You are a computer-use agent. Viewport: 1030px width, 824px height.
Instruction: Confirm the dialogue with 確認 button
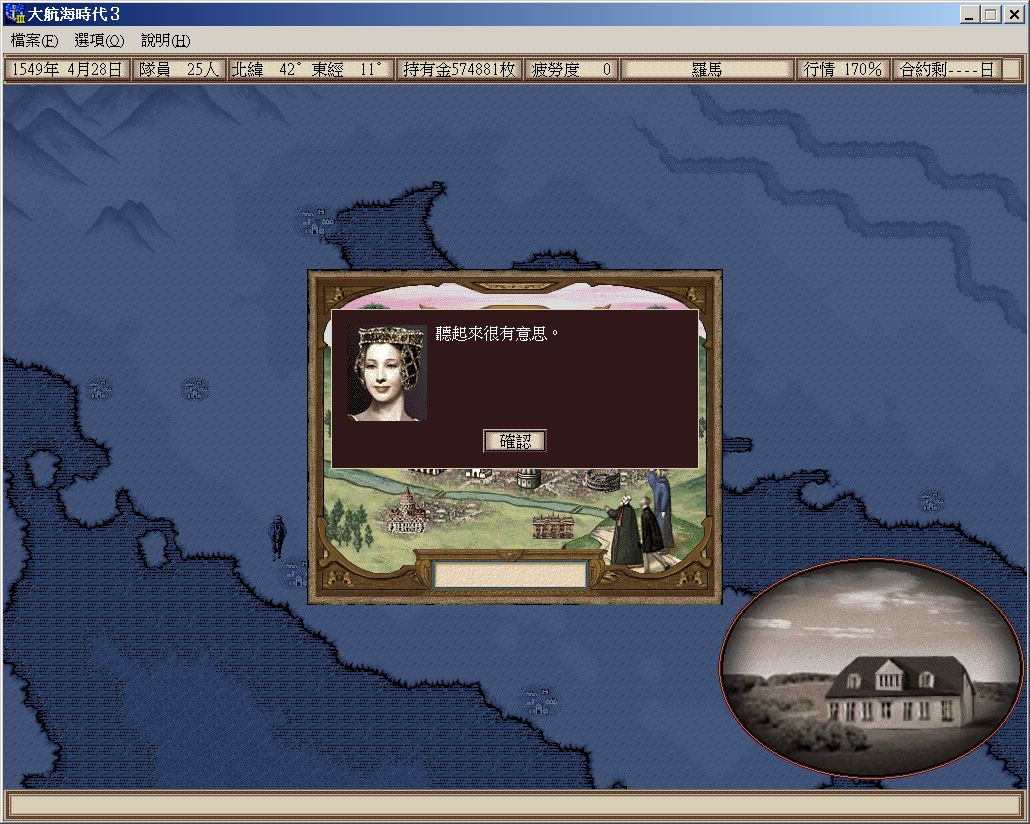click(x=515, y=441)
